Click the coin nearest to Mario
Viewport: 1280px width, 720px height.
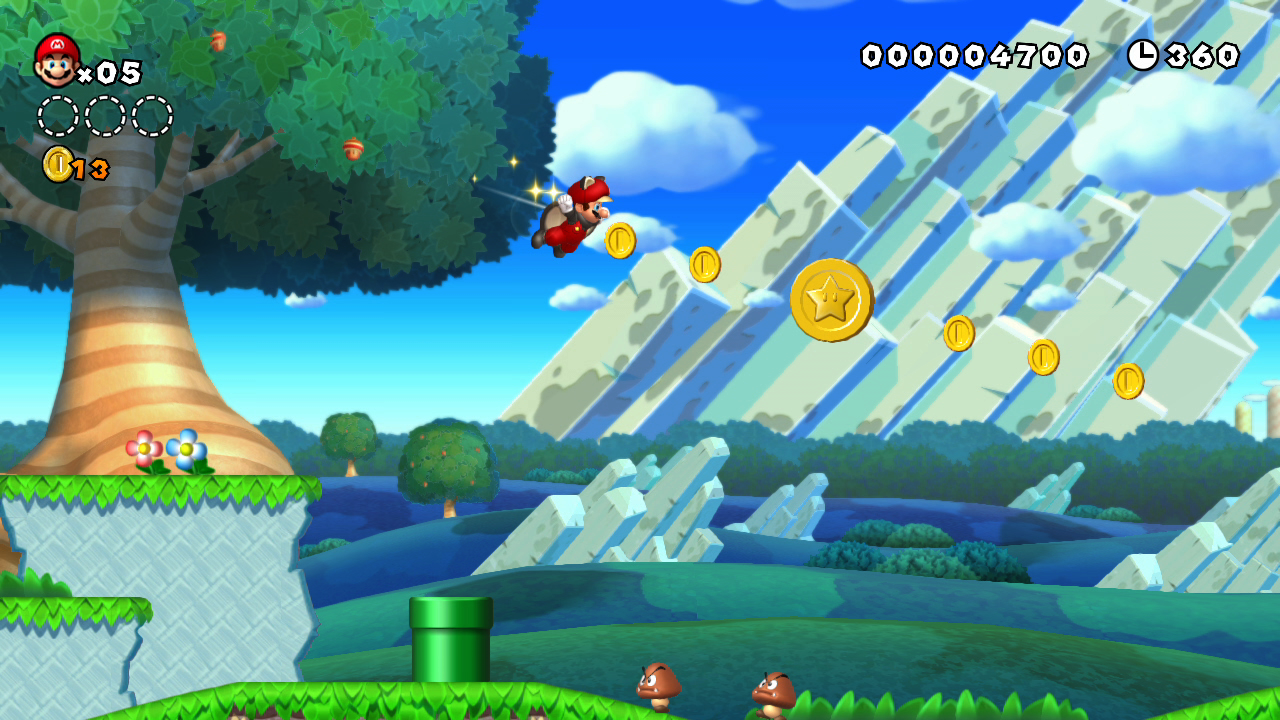[619, 240]
